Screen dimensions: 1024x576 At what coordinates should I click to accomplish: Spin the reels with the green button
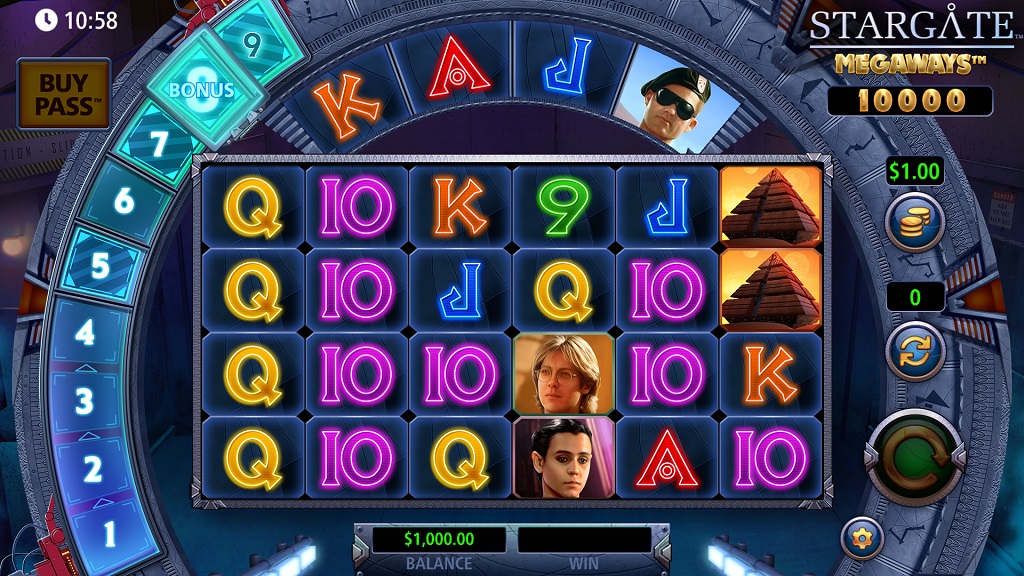pyautogui.click(x=915, y=459)
